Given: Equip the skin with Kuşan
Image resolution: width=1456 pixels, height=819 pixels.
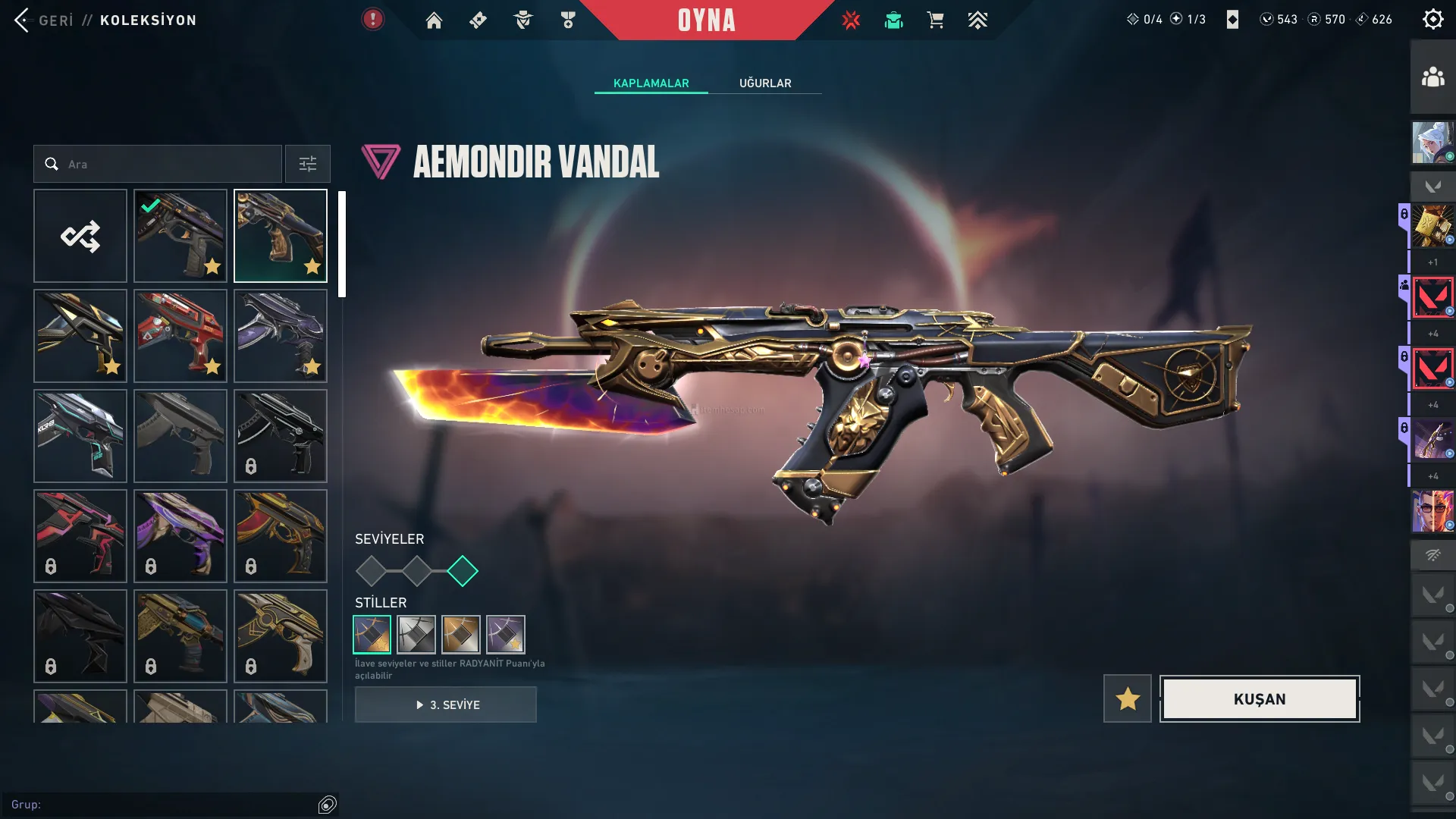Looking at the screenshot, I should 1259,699.
